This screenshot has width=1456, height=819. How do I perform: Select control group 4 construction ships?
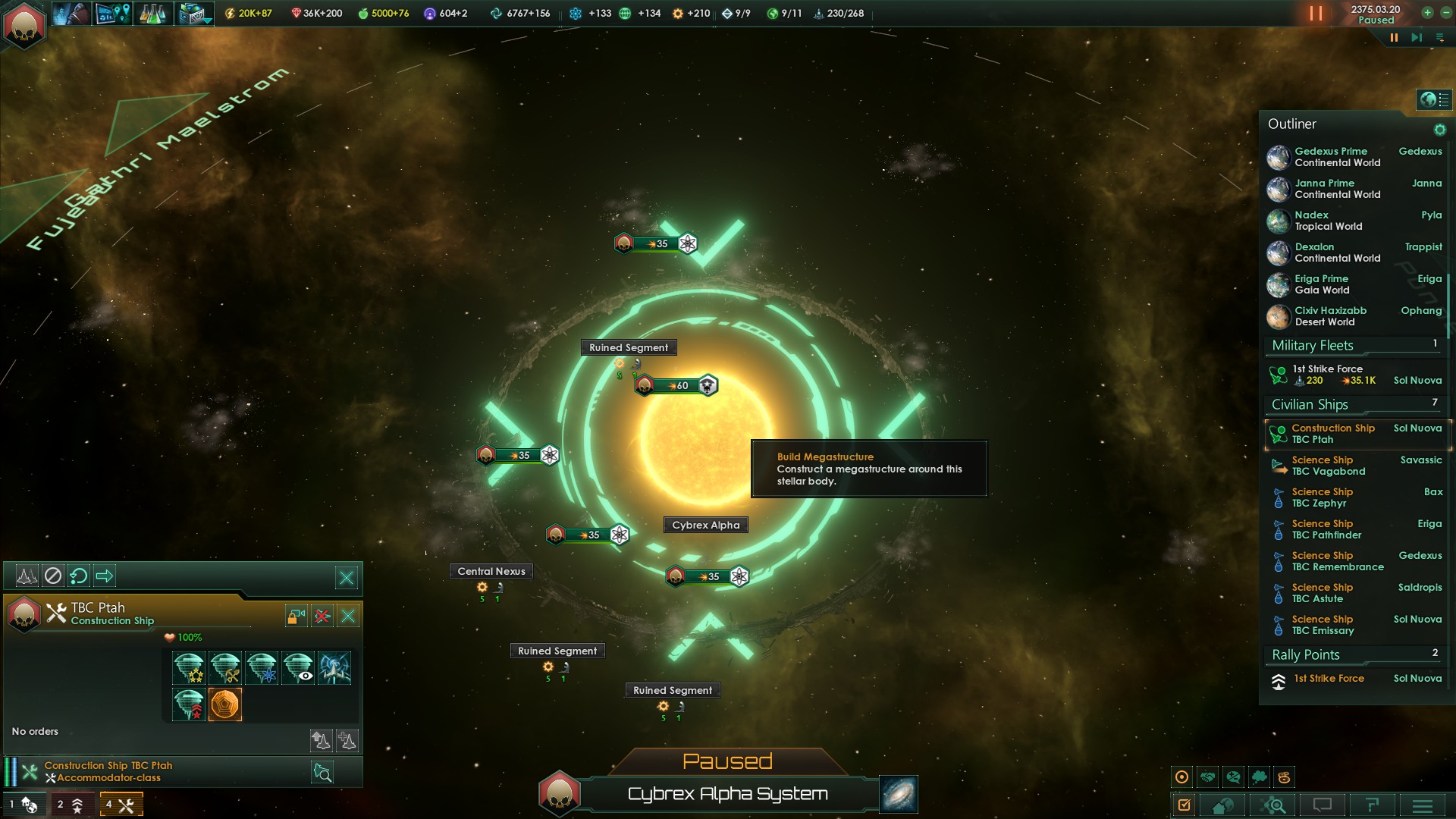click(121, 805)
